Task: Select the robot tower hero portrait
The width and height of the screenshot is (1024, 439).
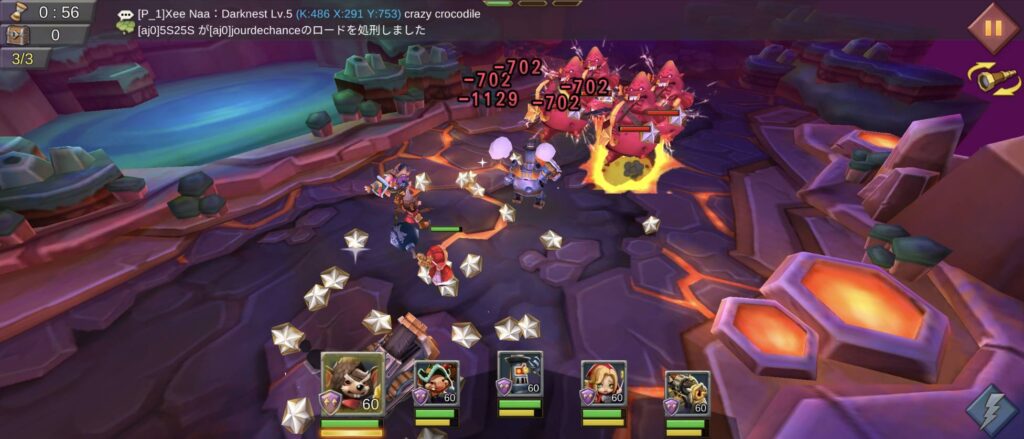Action: [520, 375]
